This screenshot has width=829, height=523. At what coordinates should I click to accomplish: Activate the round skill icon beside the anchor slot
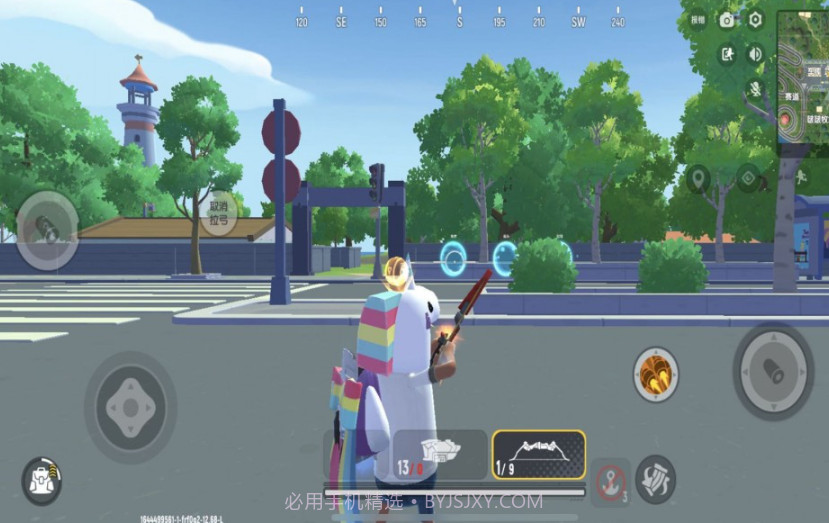coord(655,476)
